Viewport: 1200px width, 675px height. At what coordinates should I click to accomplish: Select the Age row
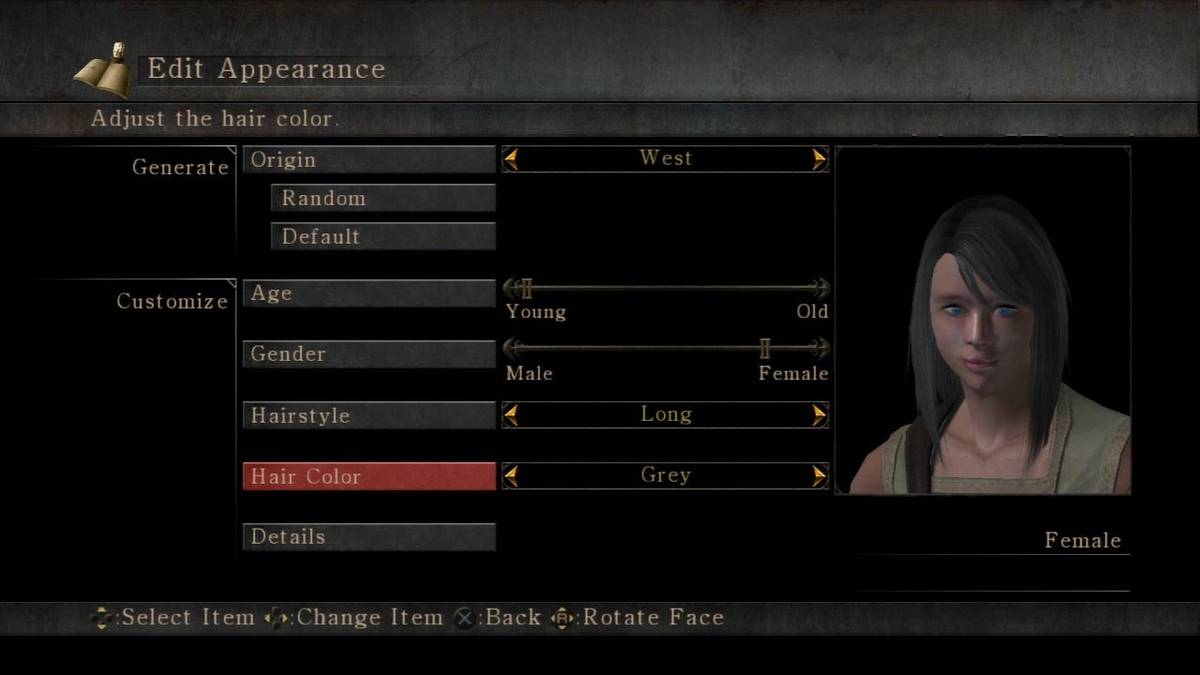[368, 293]
